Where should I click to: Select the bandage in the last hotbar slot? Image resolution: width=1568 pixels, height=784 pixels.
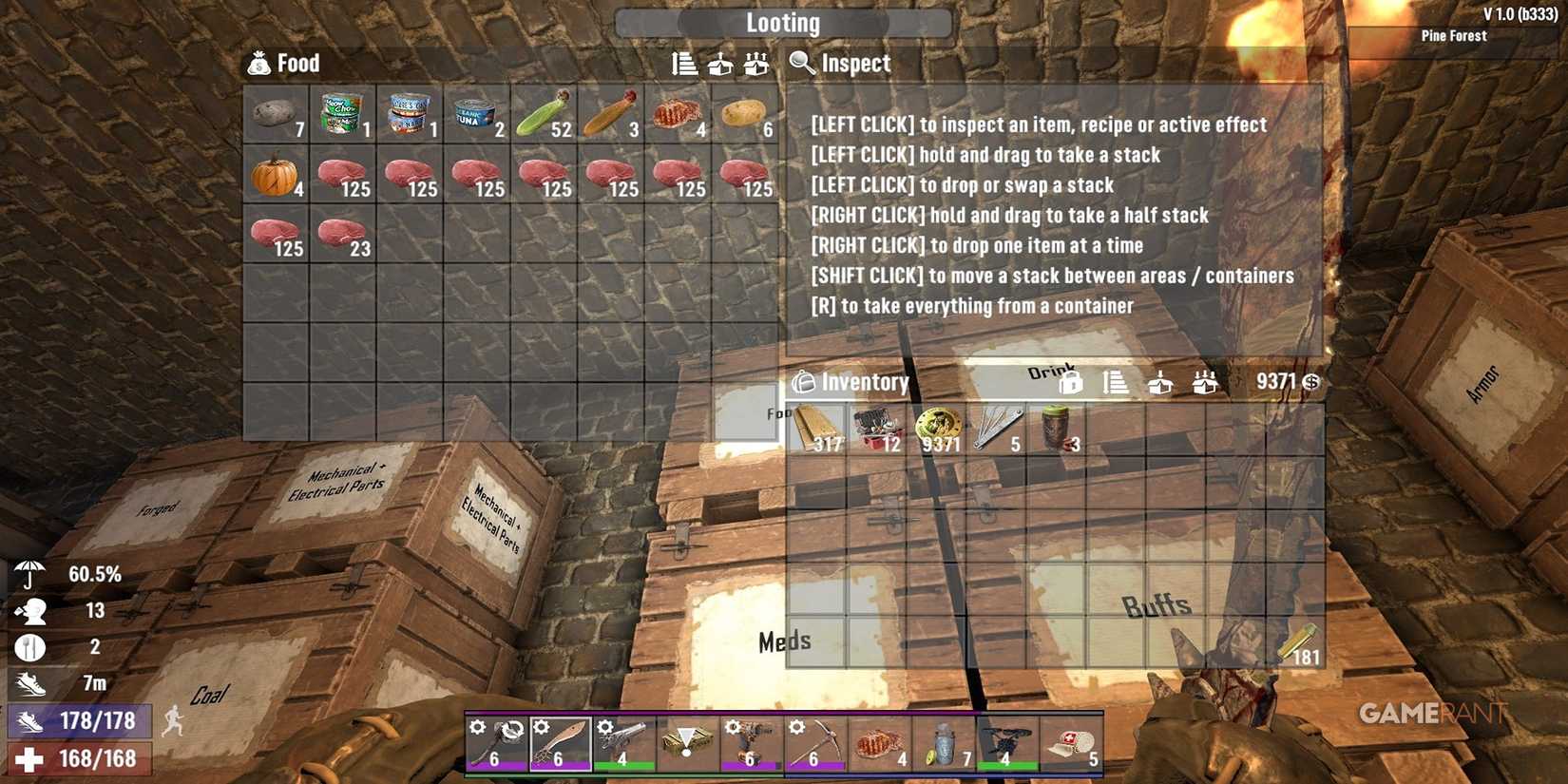[x=1072, y=744]
